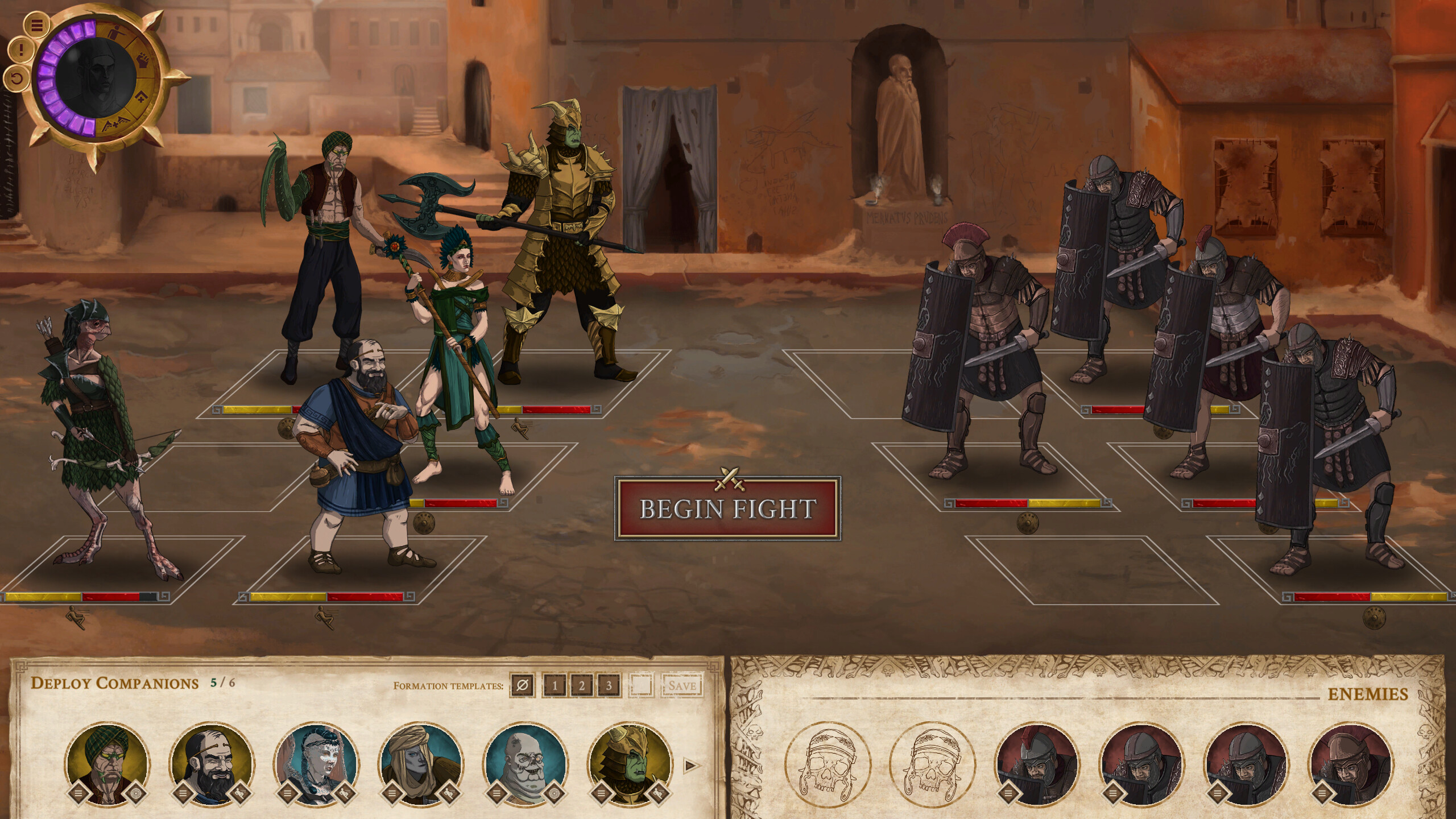Open the game menu via the hamburger icon
The image size is (1456, 819).
36,24
